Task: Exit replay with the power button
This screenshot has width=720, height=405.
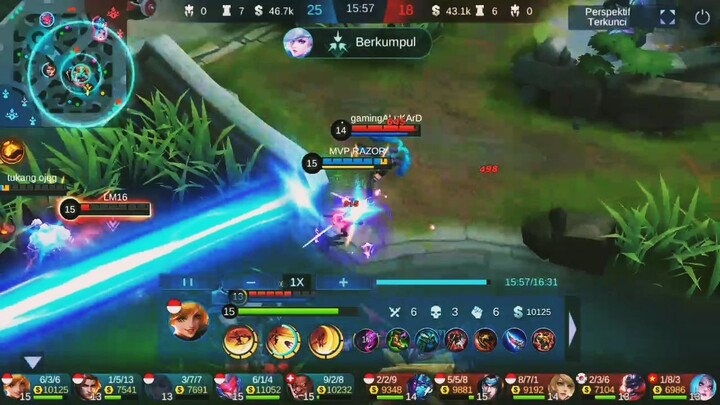Action: point(701,17)
